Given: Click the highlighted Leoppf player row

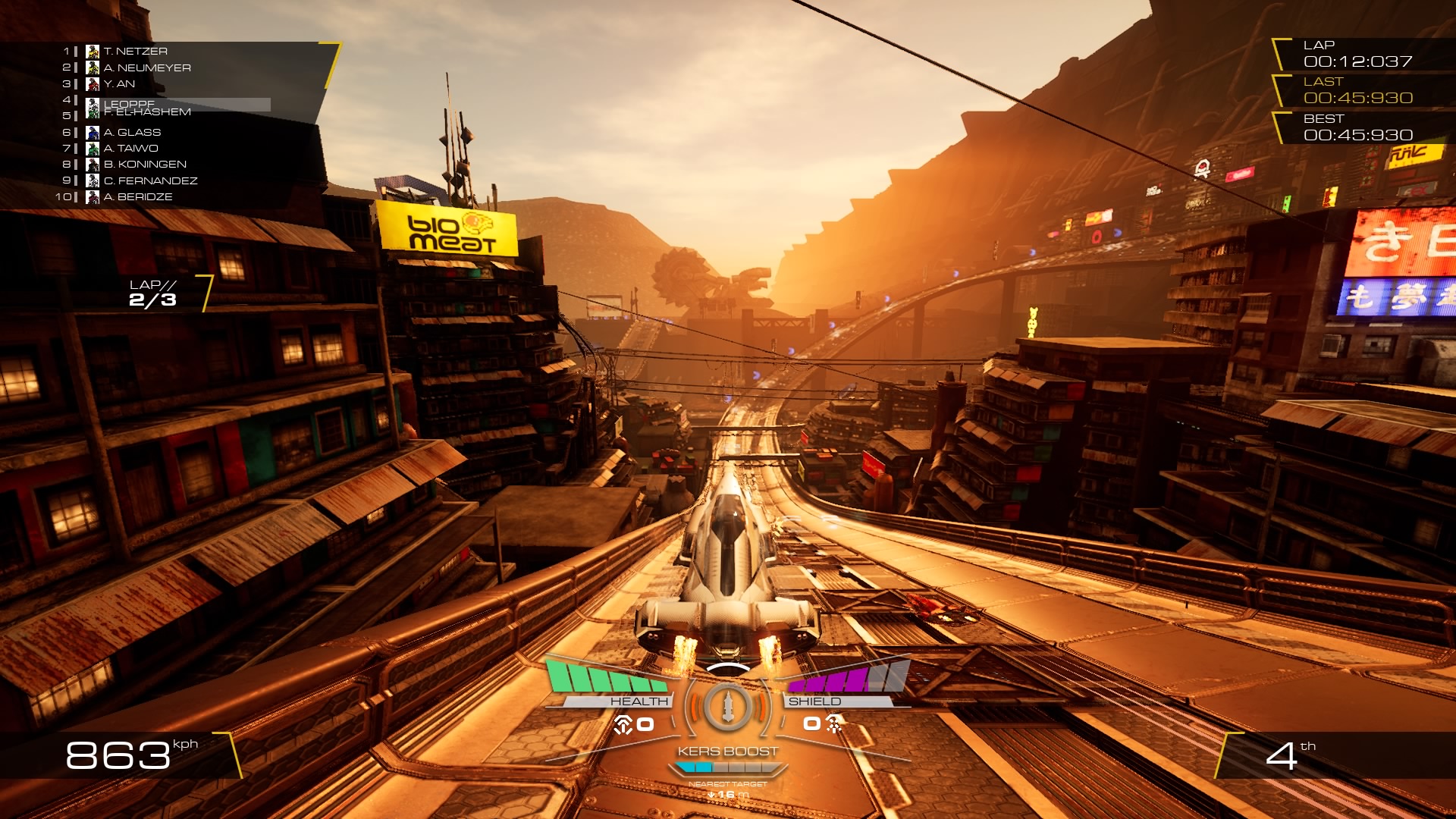Looking at the screenshot, I should click(178, 104).
